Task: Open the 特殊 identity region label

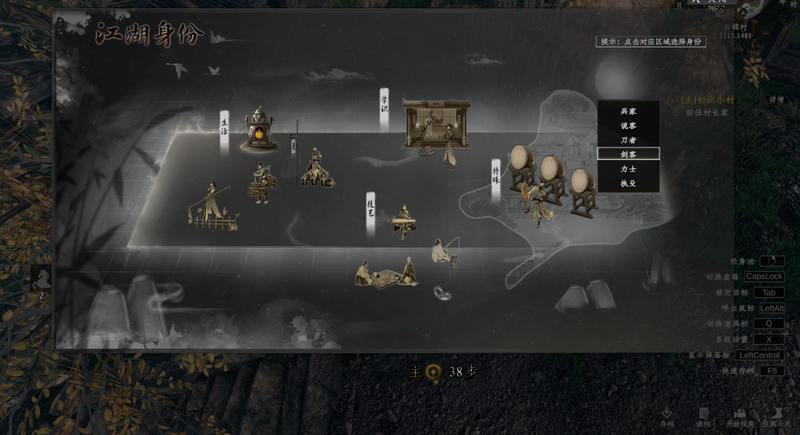Action: tap(495, 175)
